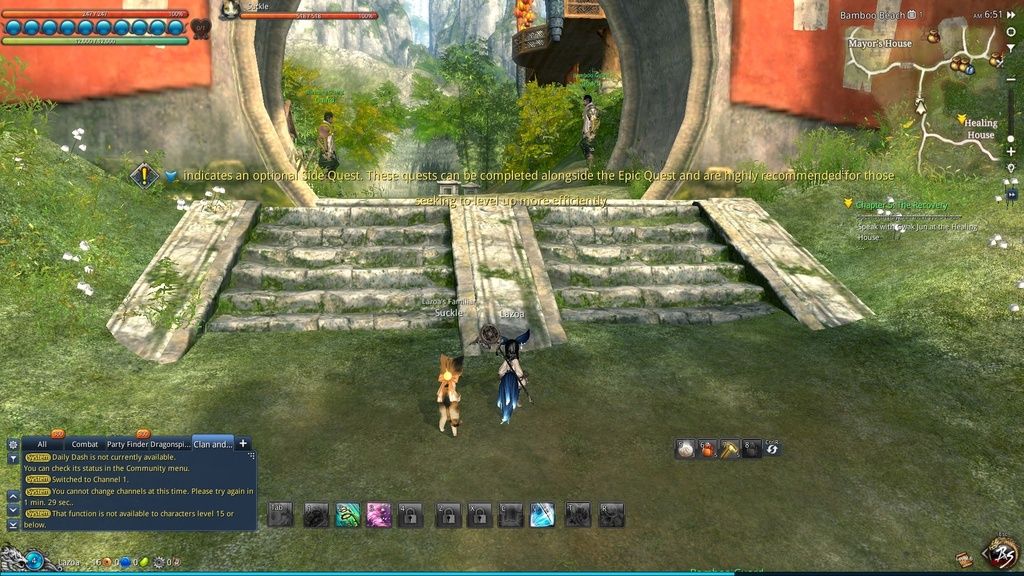Open chat settings gear icon
1024x576 pixels.
pos(13,444)
